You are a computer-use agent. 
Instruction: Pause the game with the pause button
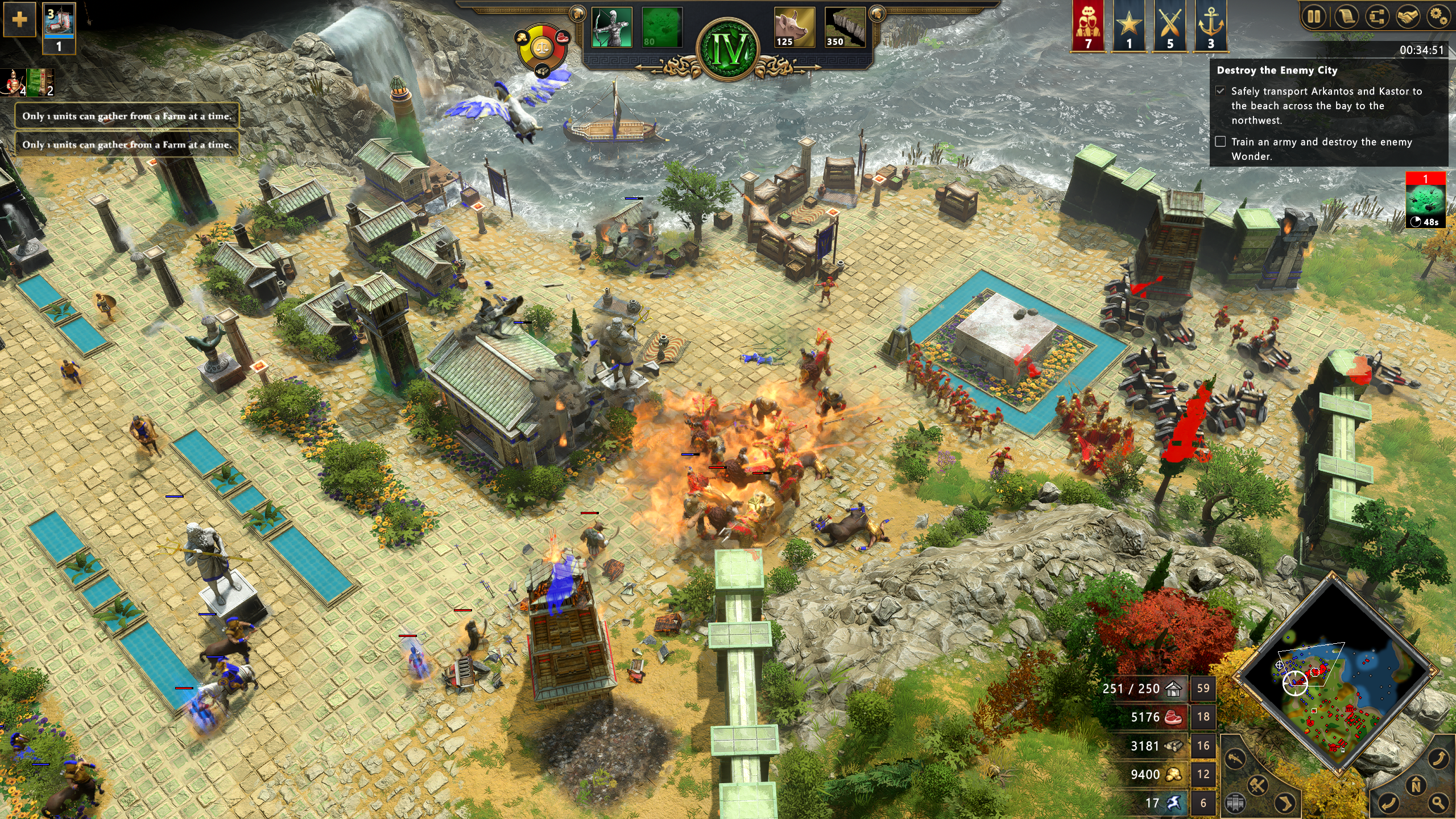tap(1314, 16)
